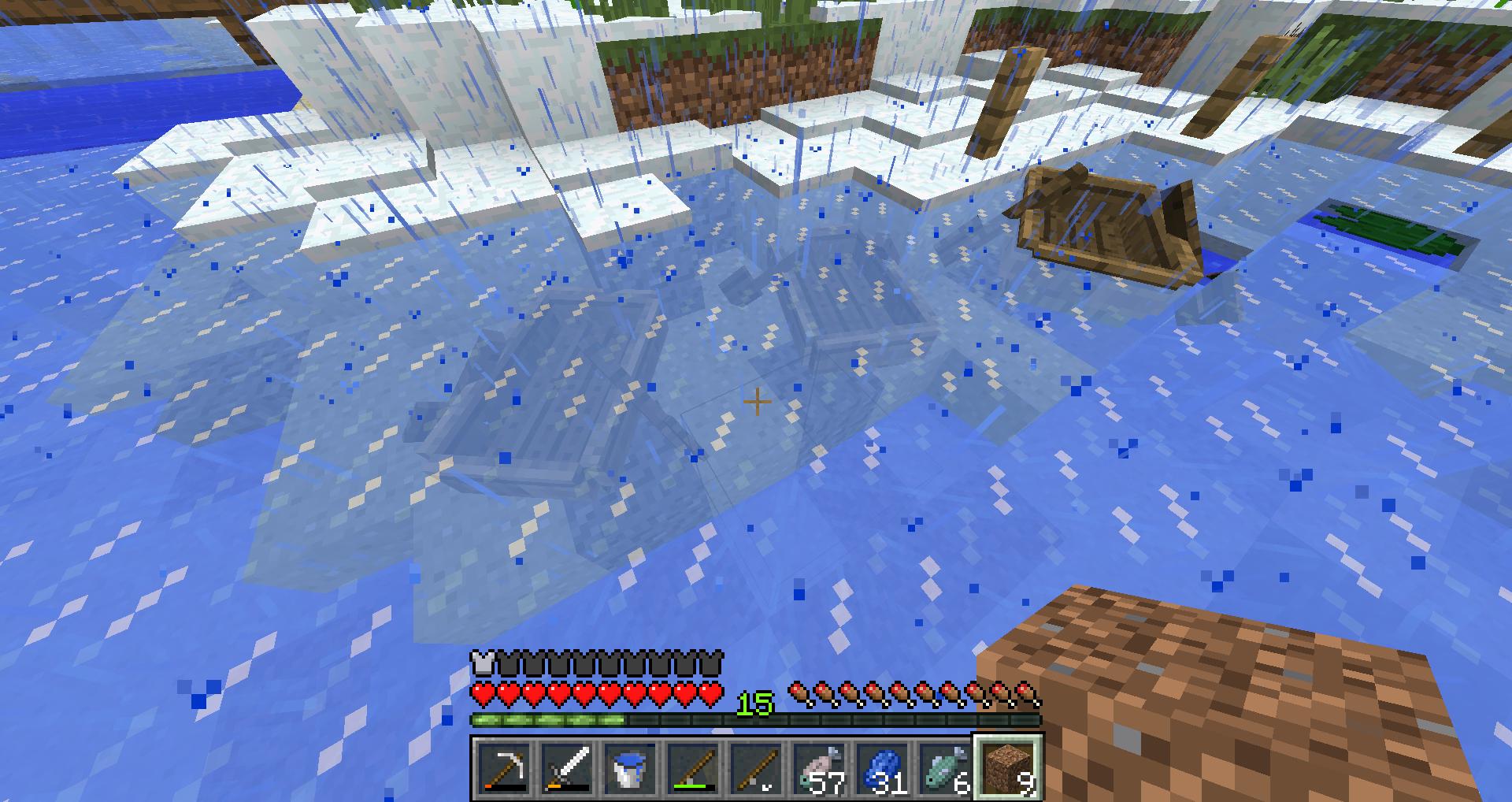The image size is (1512, 802).
Task: Select the fishing rod with green durability bar
Action: pos(693,767)
